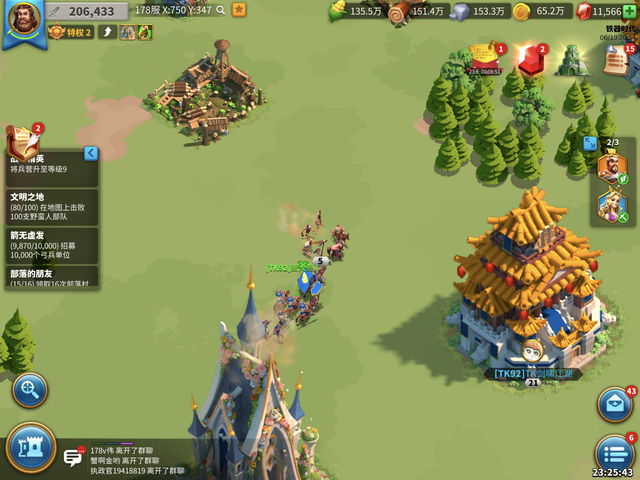The image size is (640, 480).
Task: Select the 箭无虚发 quest entry
Action: (52, 245)
